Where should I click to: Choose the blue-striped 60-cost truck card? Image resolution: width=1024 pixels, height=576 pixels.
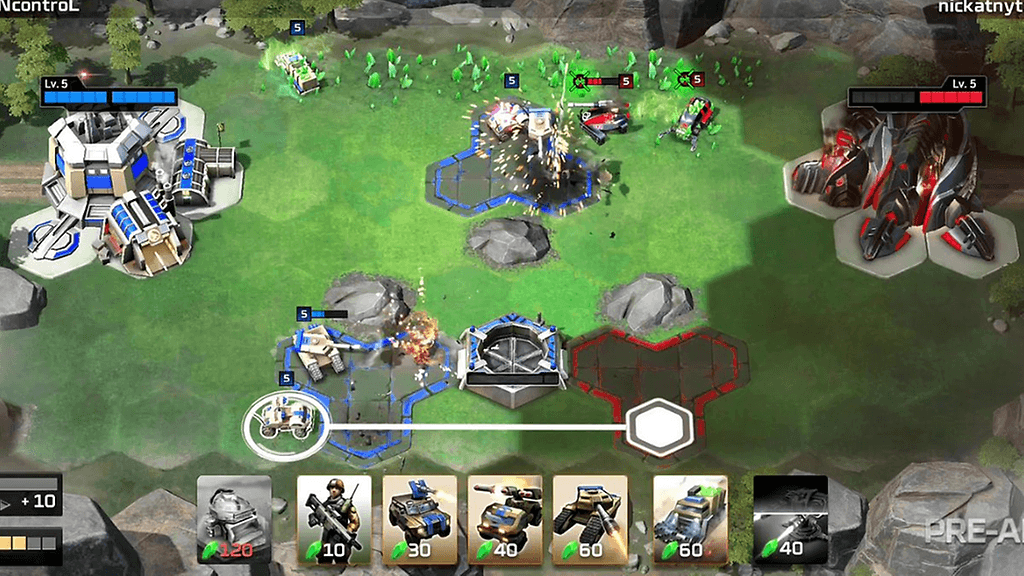pos(690,517)
